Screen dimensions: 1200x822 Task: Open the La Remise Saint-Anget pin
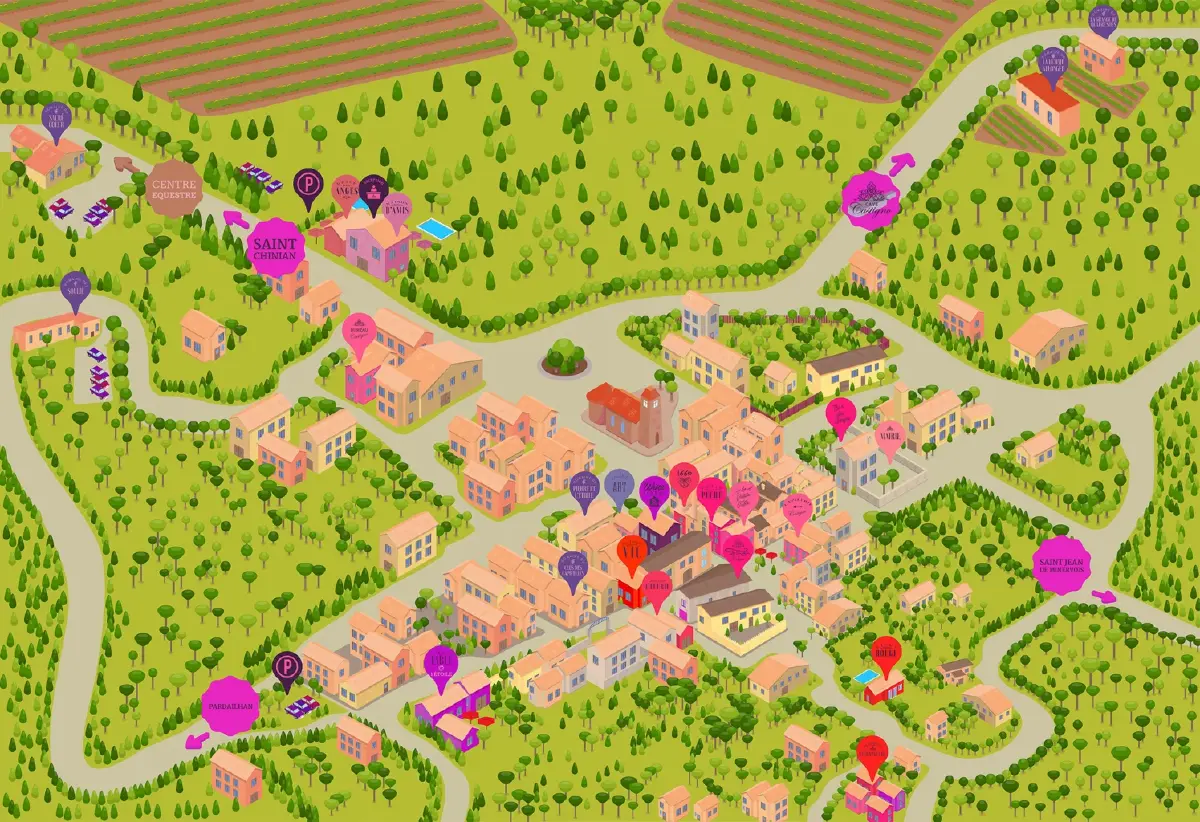coord(1053,64)
